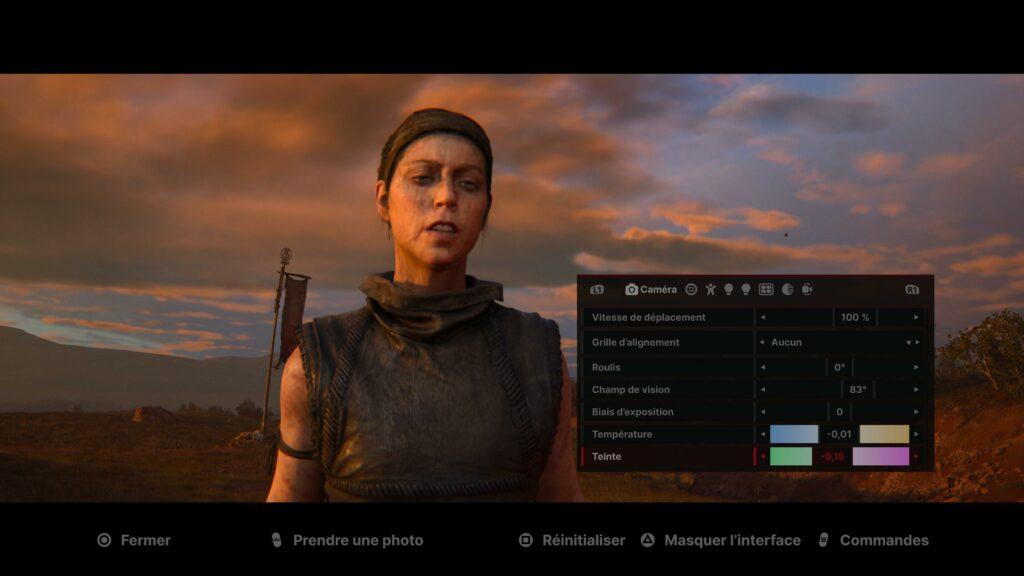Increase Roulis with its right arrow
Image resolution: width=1024 pixels, height=576 pixels.
point(916,367)
